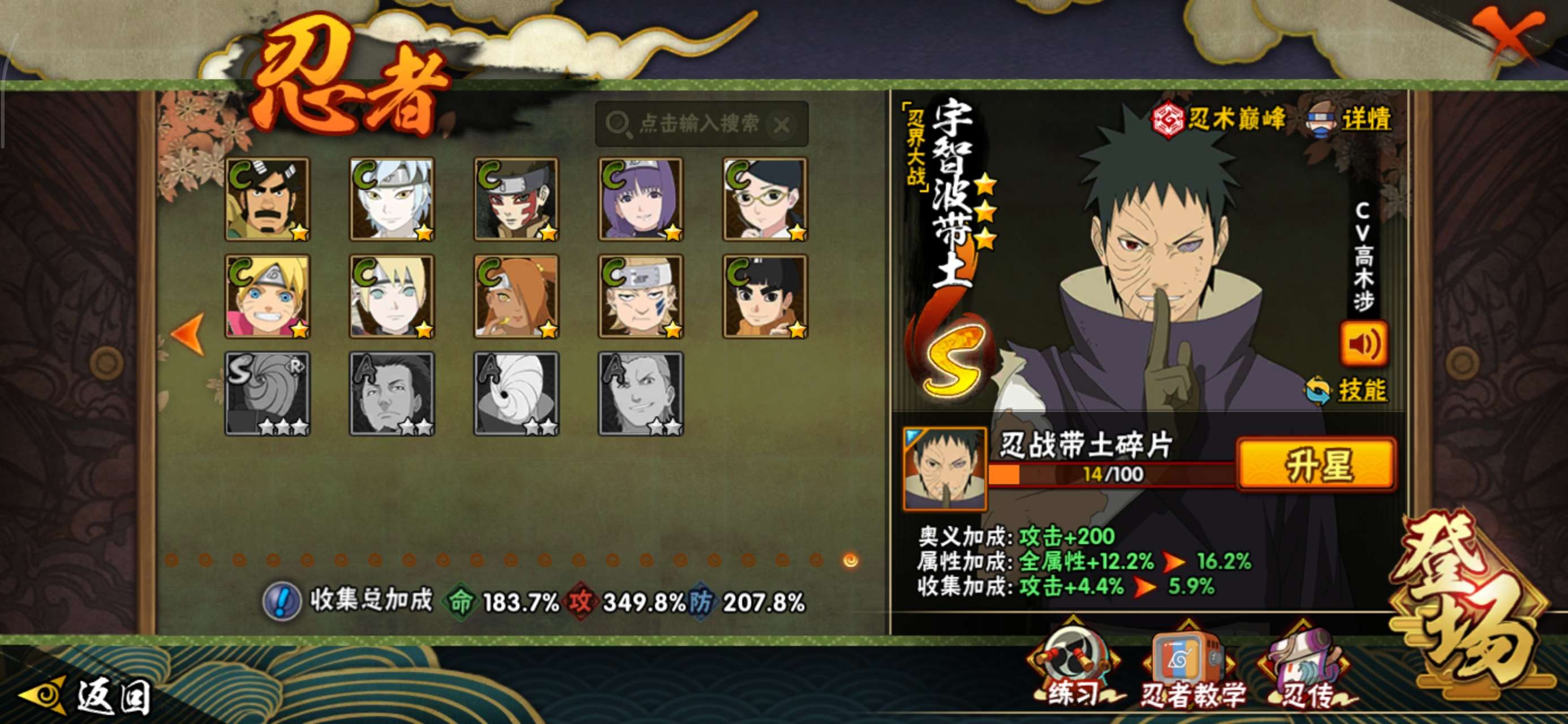Select the glasses-wearing Sarada portrait
This screenshot has width=1568, height=724.
pos(765,199)
